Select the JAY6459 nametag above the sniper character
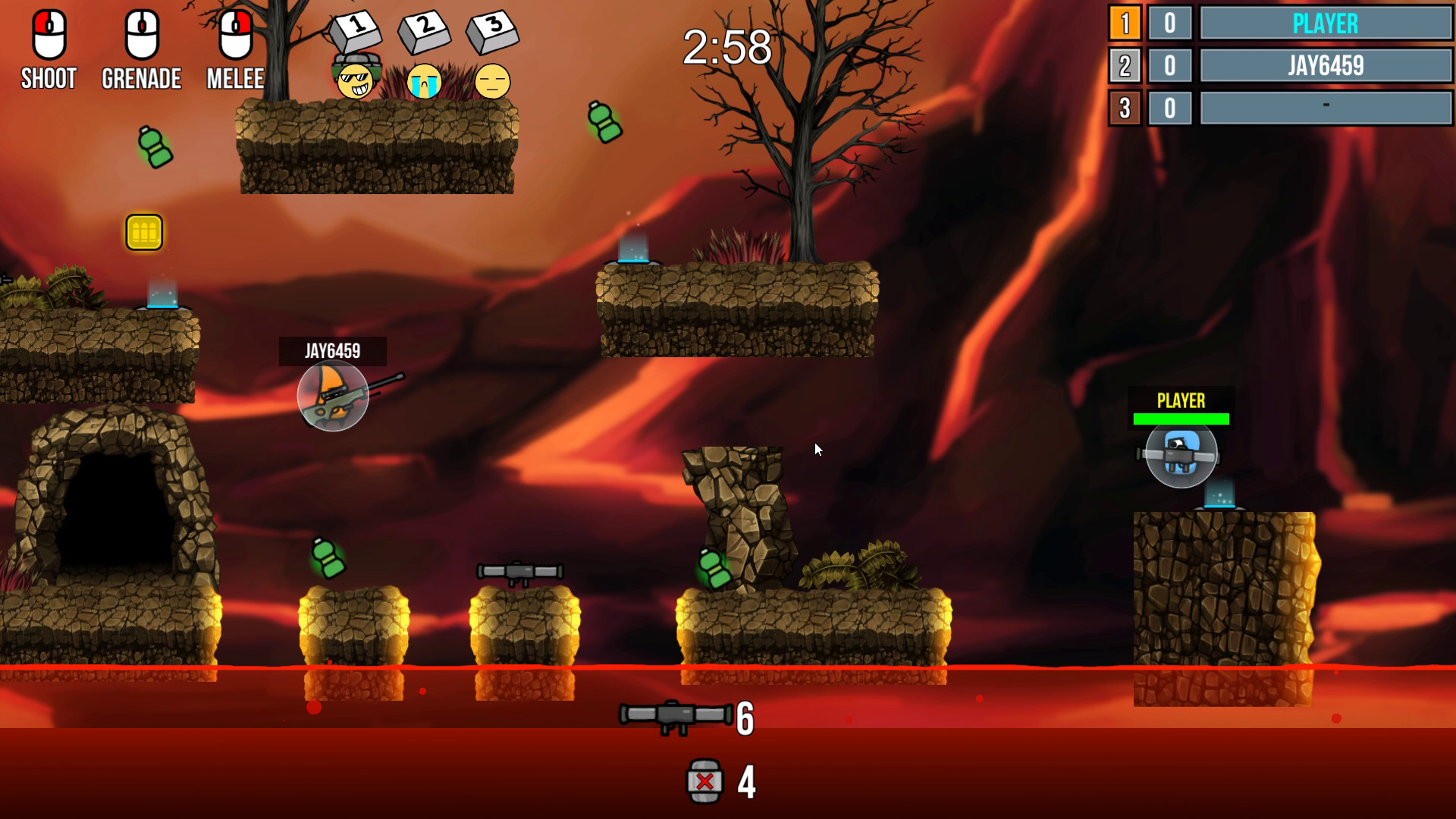1456x819 pixels. (x=331, y=351)
